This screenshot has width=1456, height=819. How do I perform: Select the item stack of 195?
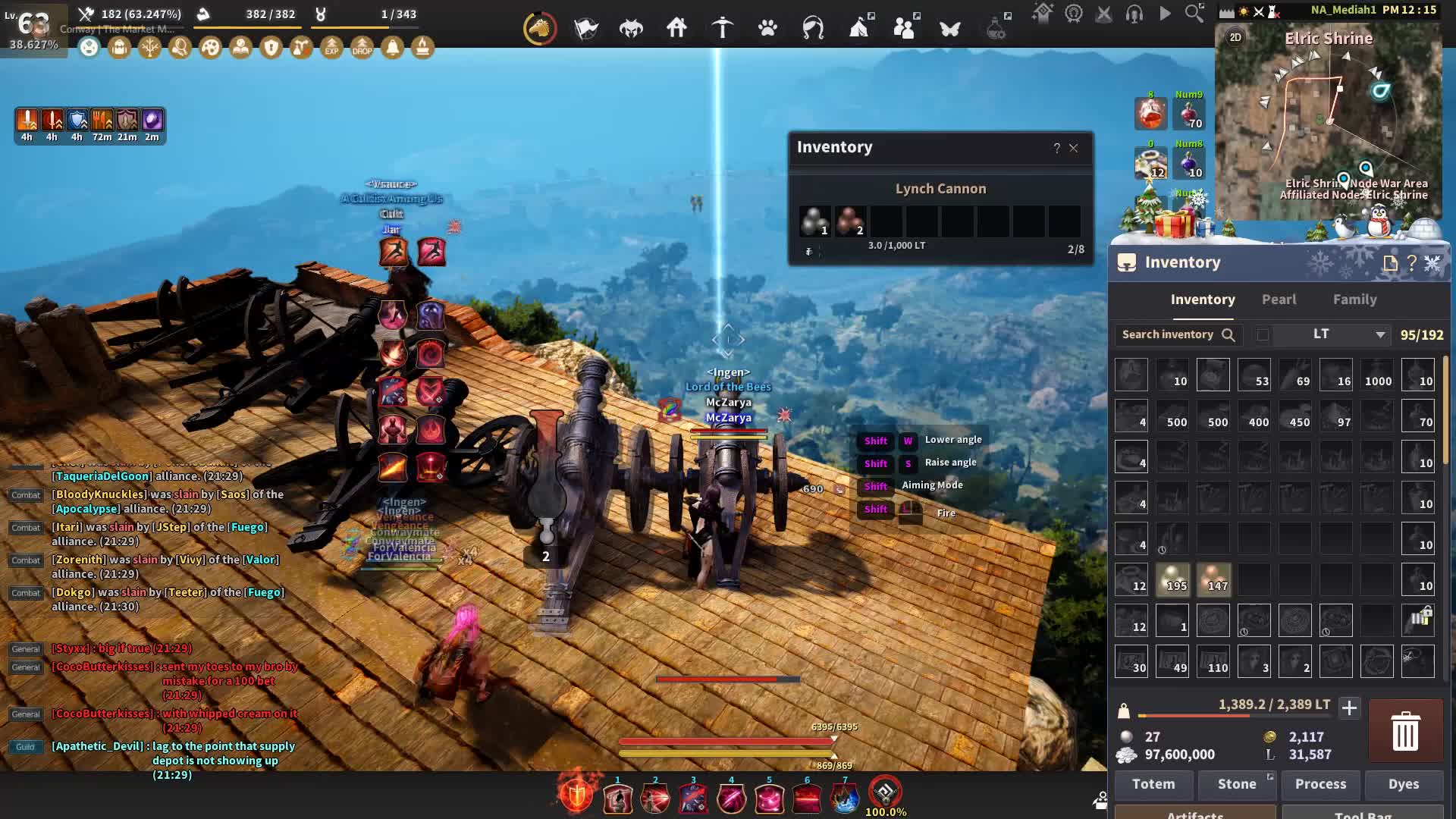pos(1172,579)
